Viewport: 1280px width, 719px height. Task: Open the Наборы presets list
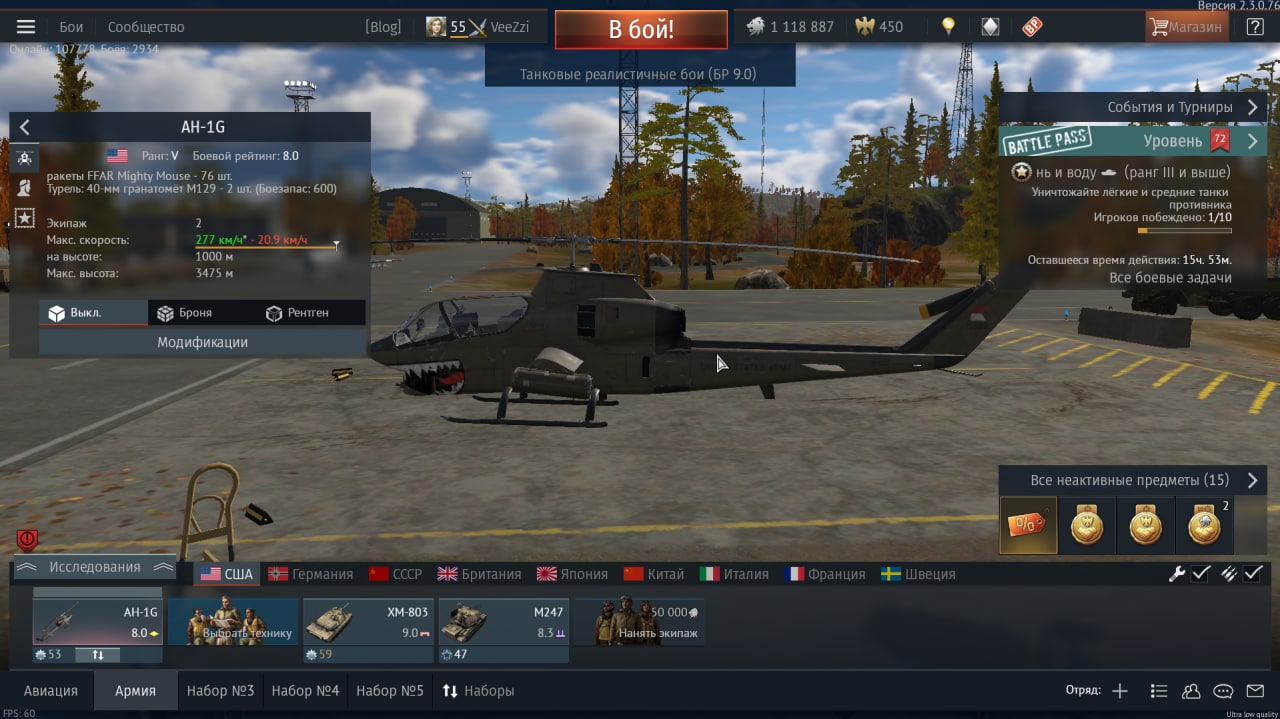(479, 691)
